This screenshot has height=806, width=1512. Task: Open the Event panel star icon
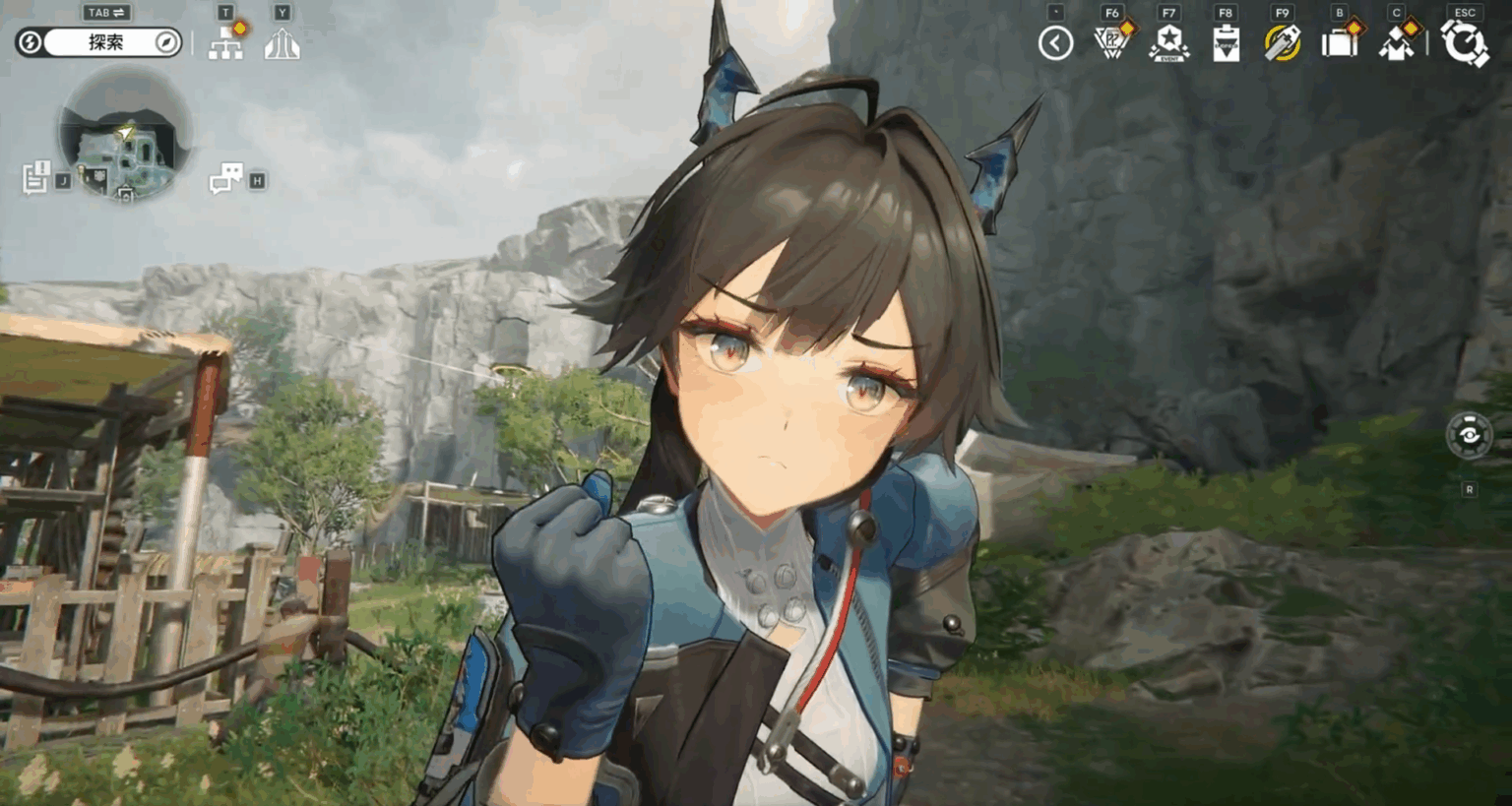coord(1168,42)
